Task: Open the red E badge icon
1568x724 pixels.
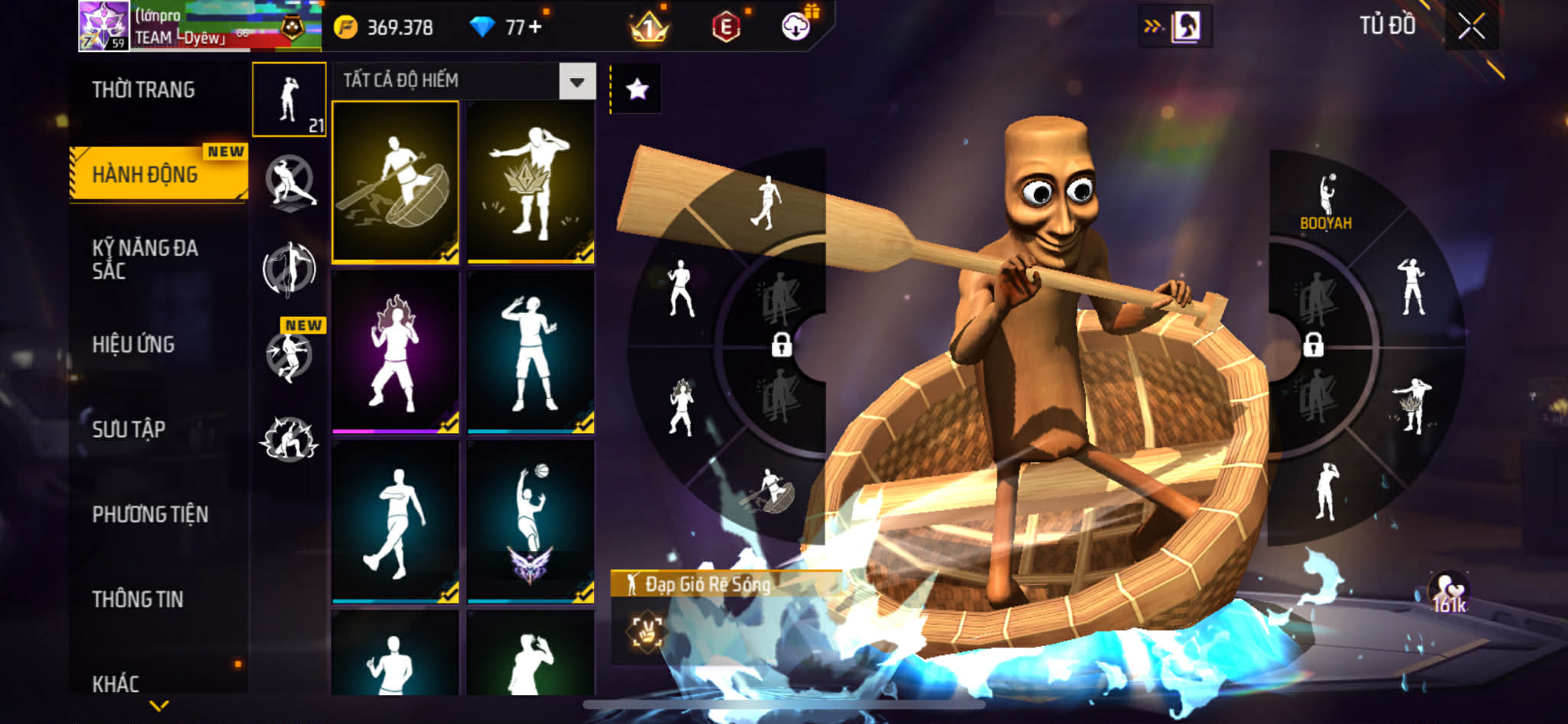Action: pyautogui.click(x=725, y=28)
